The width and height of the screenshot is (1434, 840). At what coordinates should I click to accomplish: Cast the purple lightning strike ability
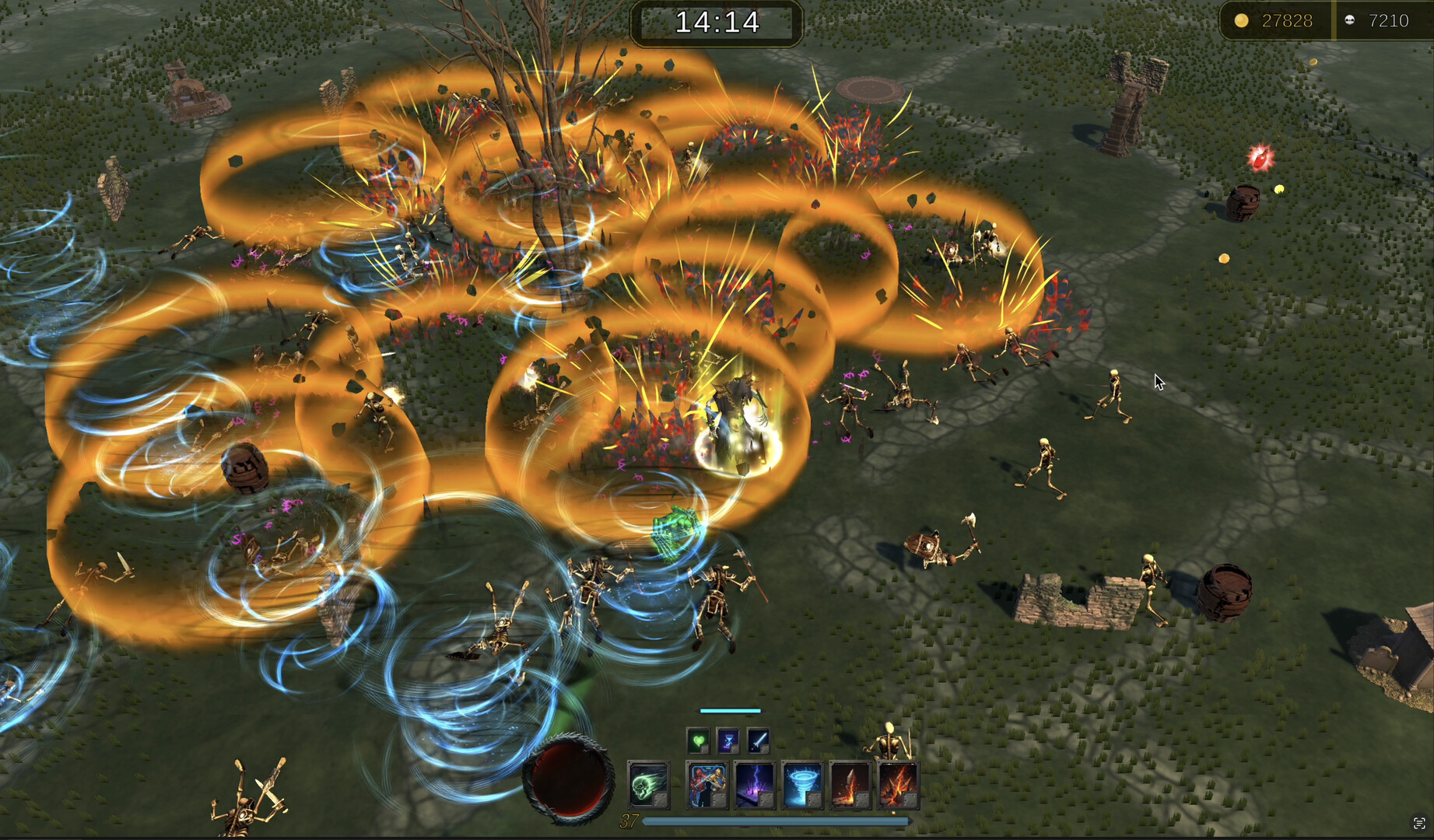(x=755, y=784)
